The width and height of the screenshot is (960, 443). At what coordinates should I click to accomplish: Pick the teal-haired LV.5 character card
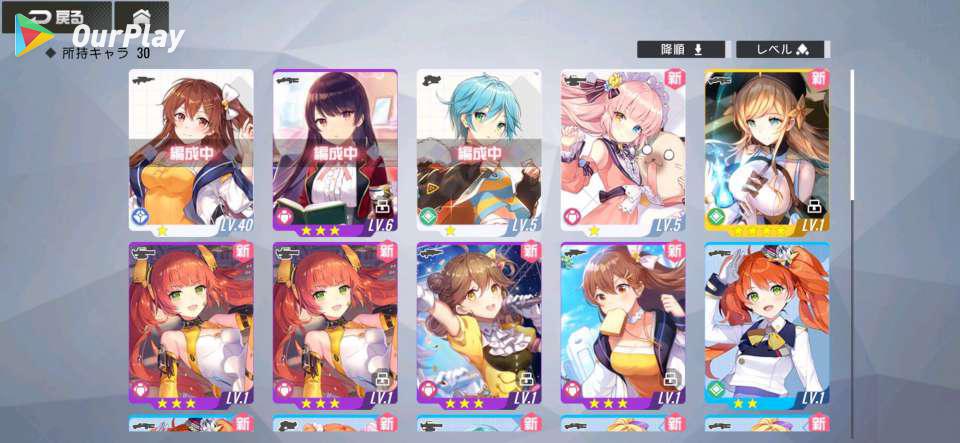tap(479, 152)
